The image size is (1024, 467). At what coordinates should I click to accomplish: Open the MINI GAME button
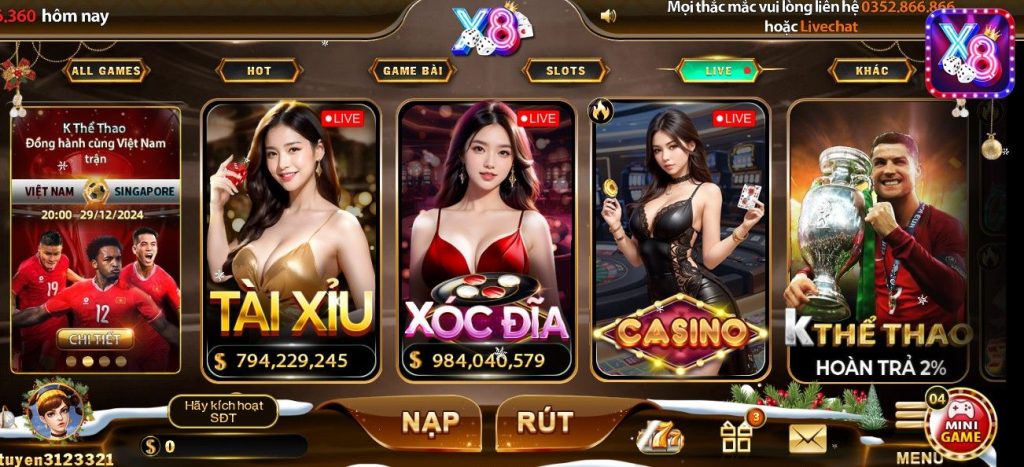961,427
